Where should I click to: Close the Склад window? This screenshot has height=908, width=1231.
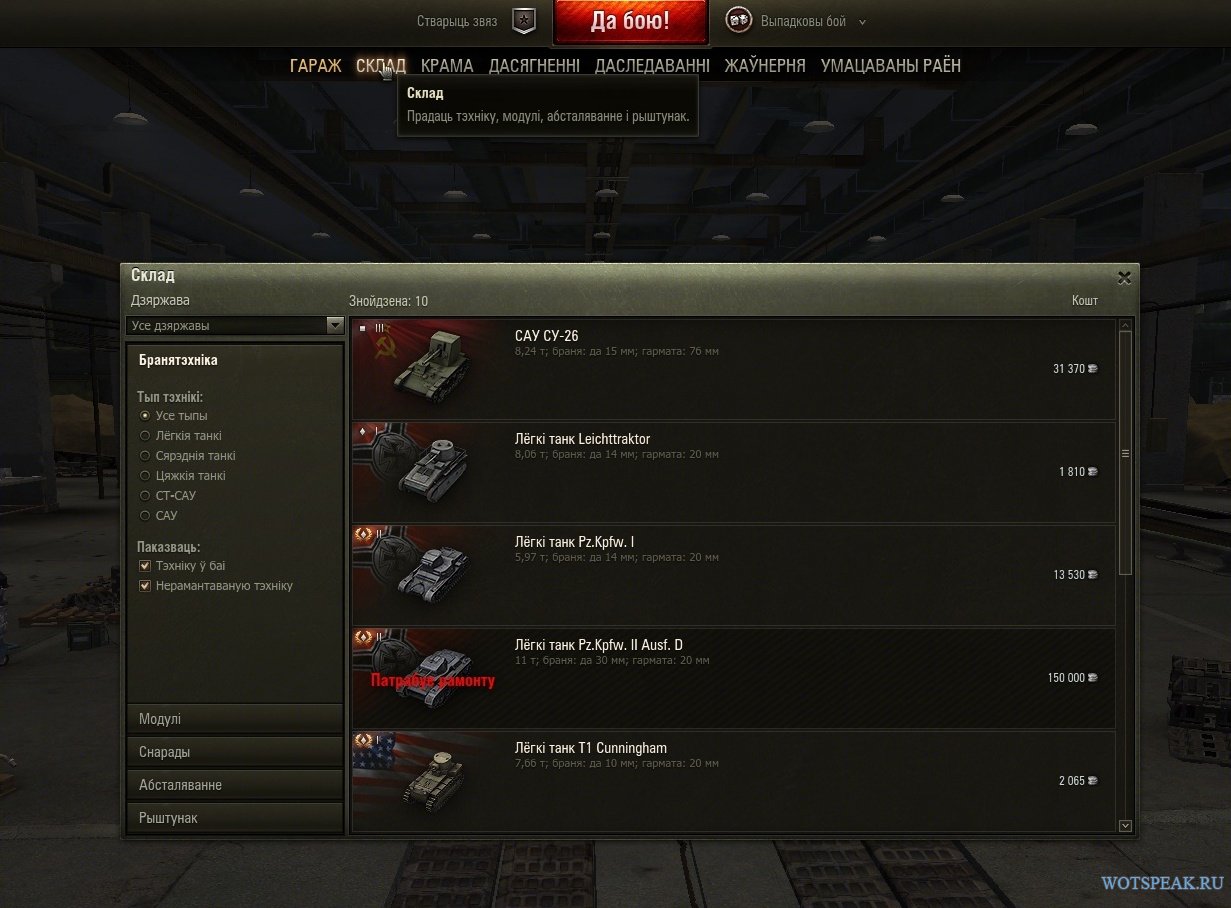click(x=1124, y=277)
